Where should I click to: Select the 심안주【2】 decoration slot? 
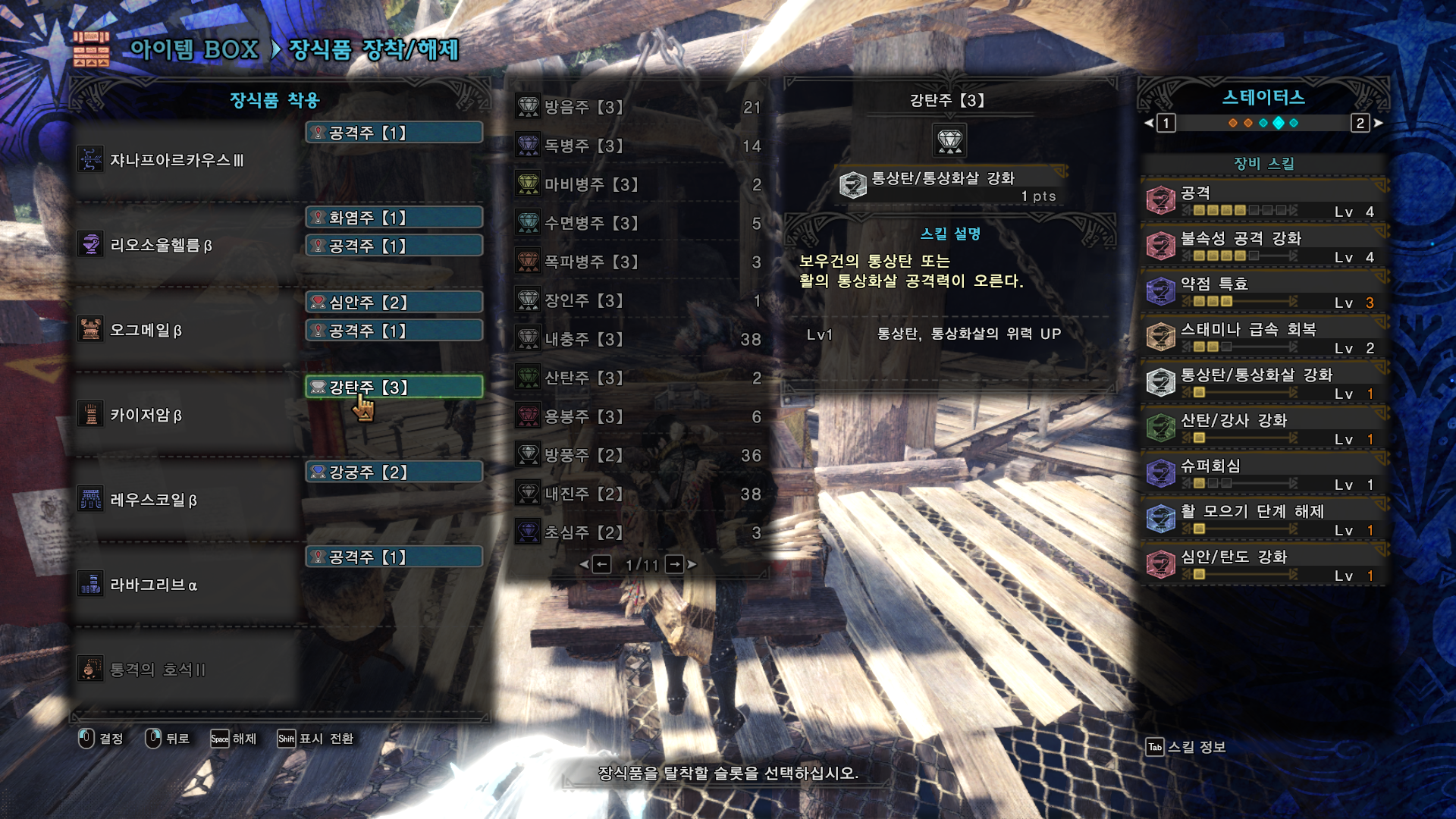394,303
